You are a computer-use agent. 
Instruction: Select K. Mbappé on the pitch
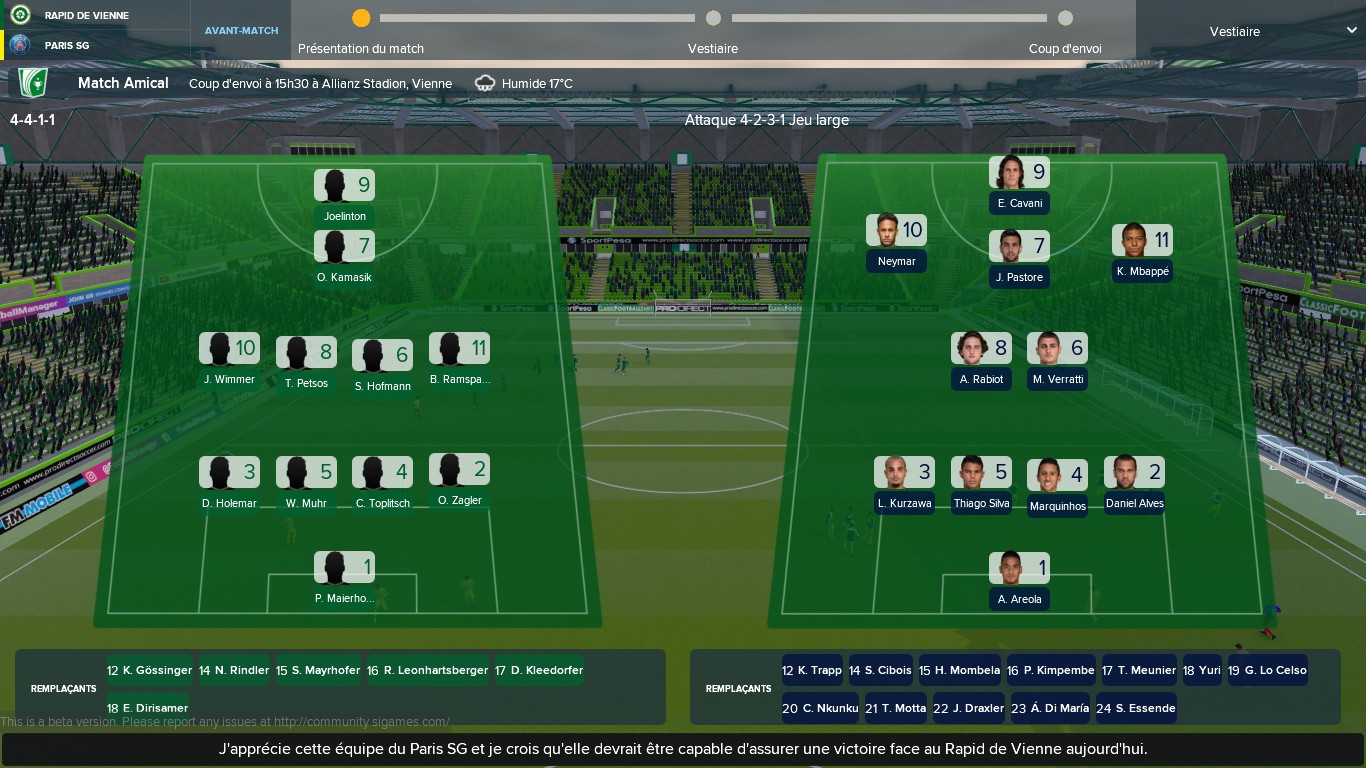[x=1142, y=252]
